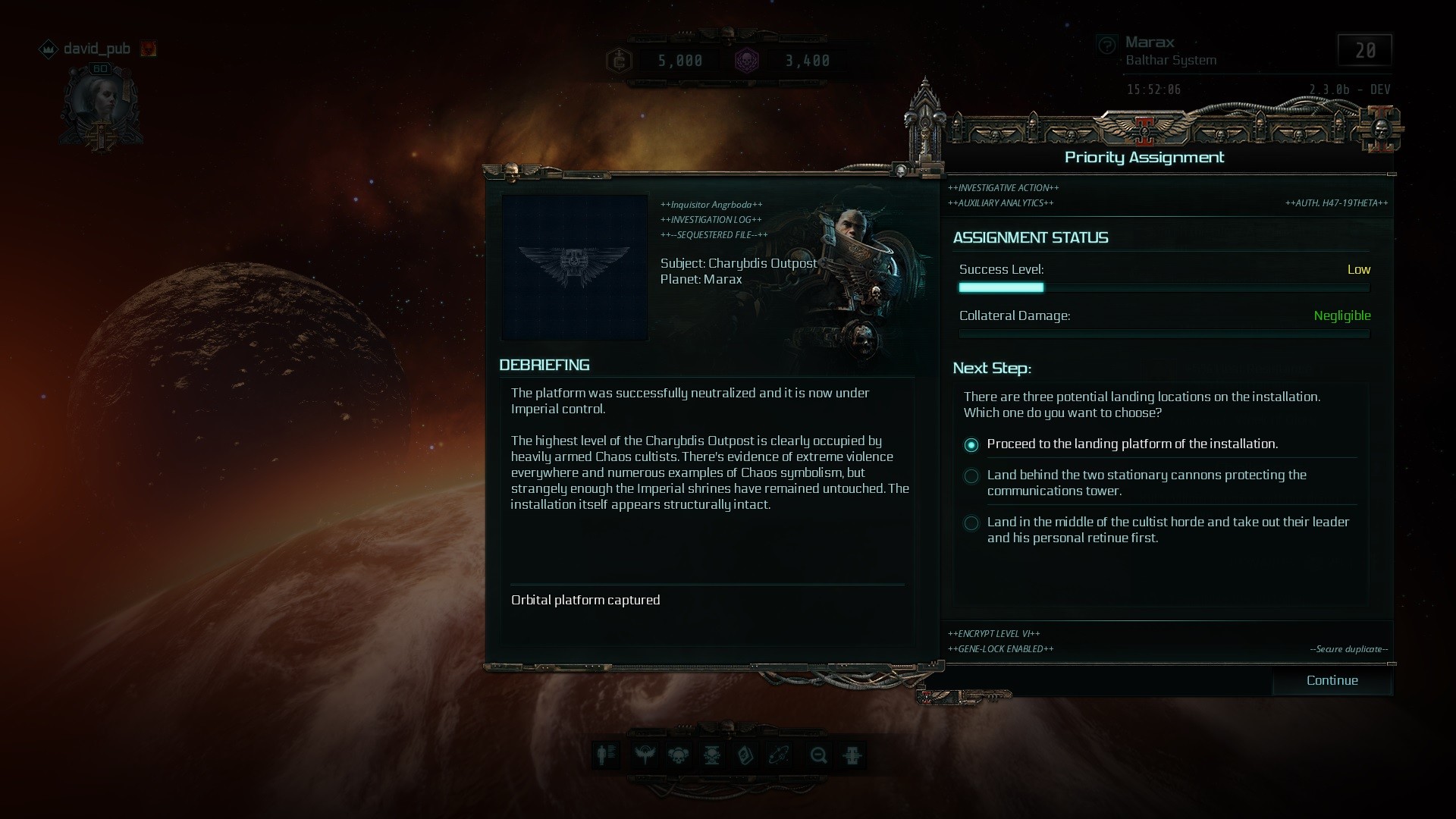
Task: Click the Inquisition column symbol toolbar icon
Action: pos(852,755)
